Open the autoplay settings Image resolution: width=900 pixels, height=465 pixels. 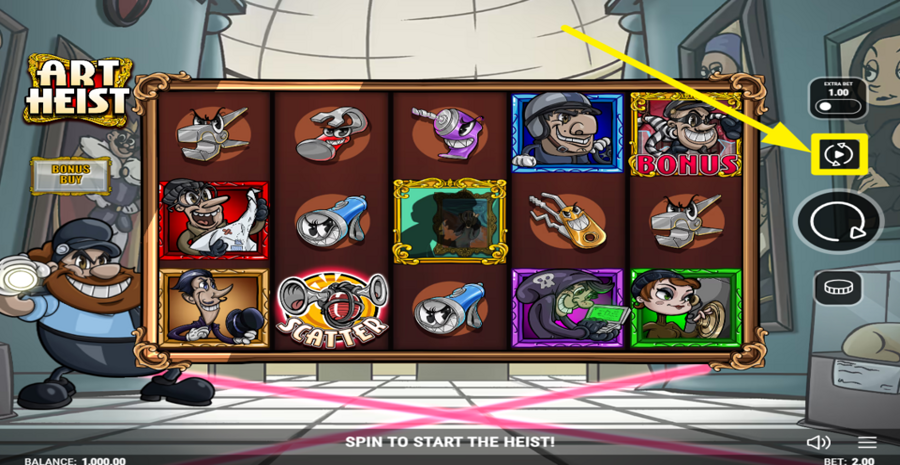838,154
